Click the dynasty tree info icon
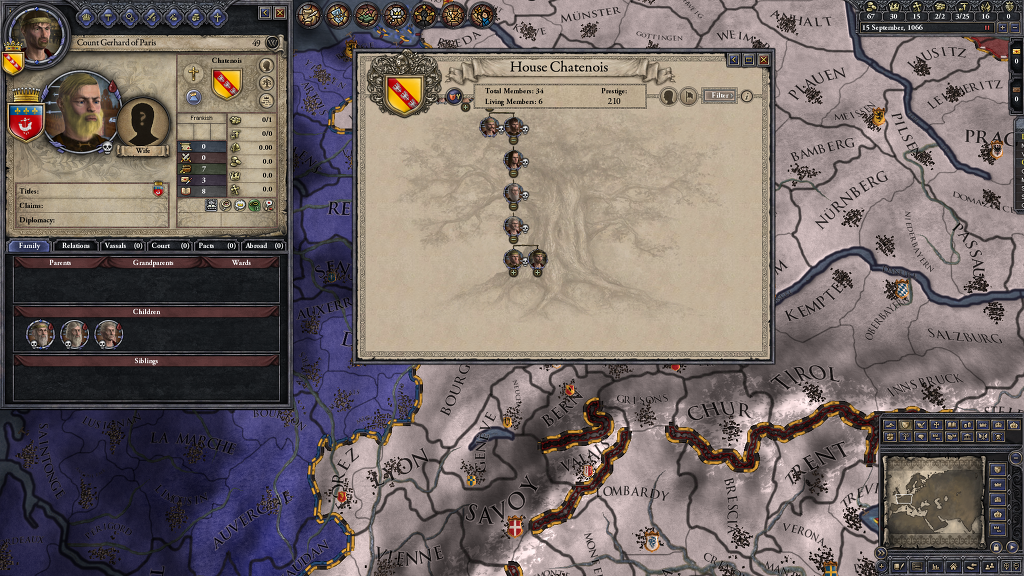Image resolution: width=1024 pixels, height=576 pixels. pyautogui.click(x=746, y=96)
